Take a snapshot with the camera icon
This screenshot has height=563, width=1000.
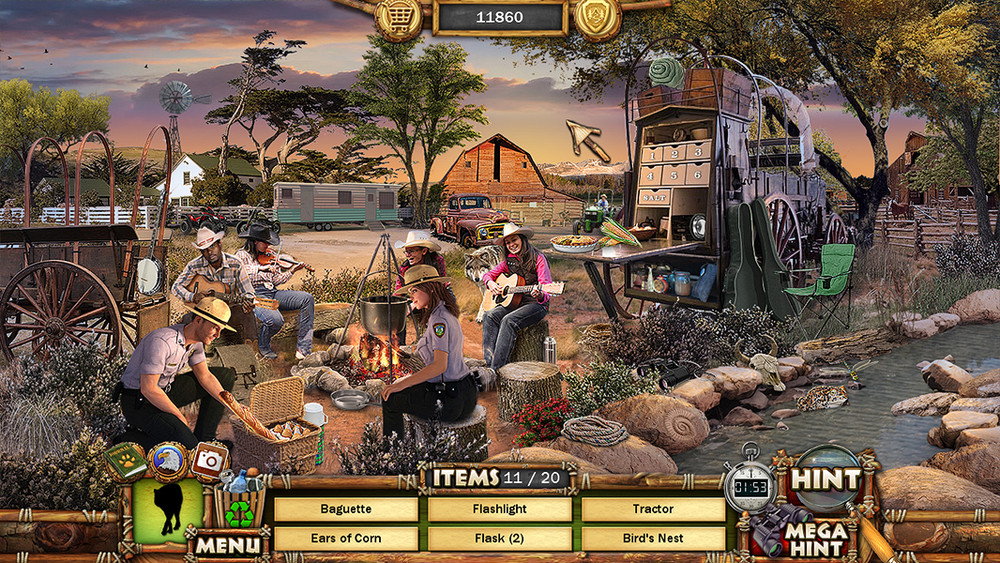209,460
